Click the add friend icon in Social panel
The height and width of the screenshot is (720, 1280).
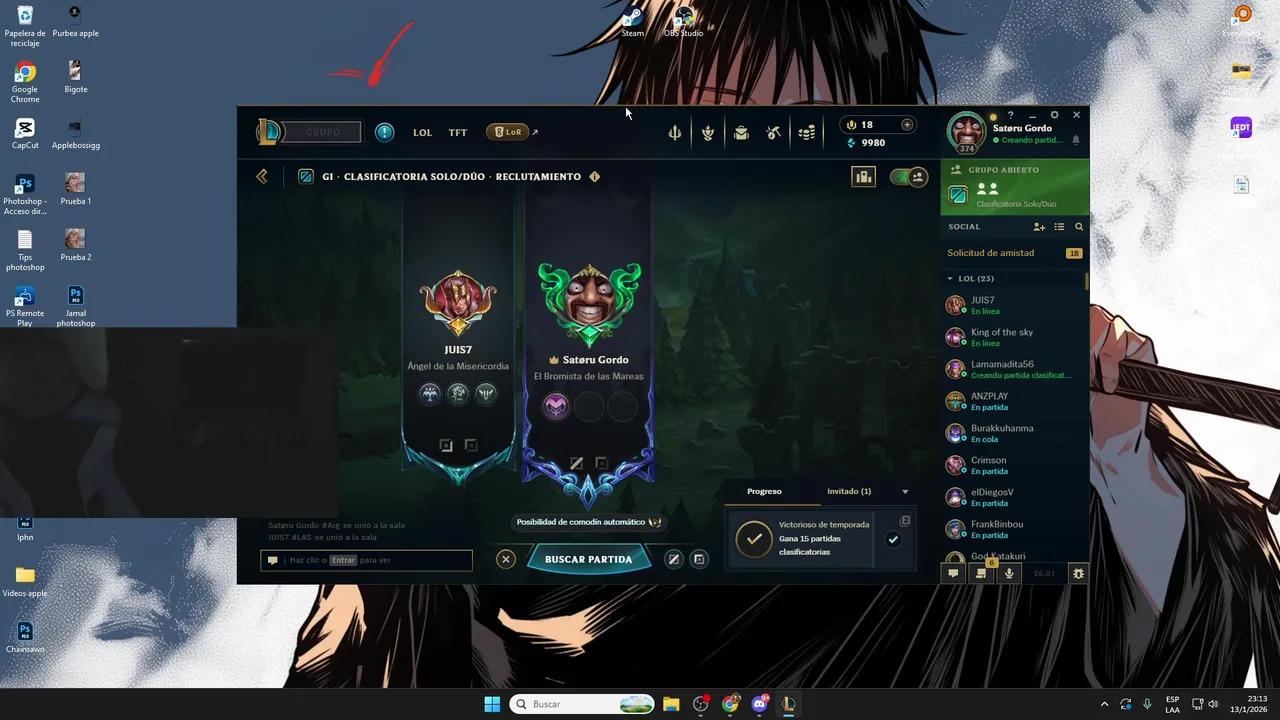click(x=1039, y=227)
